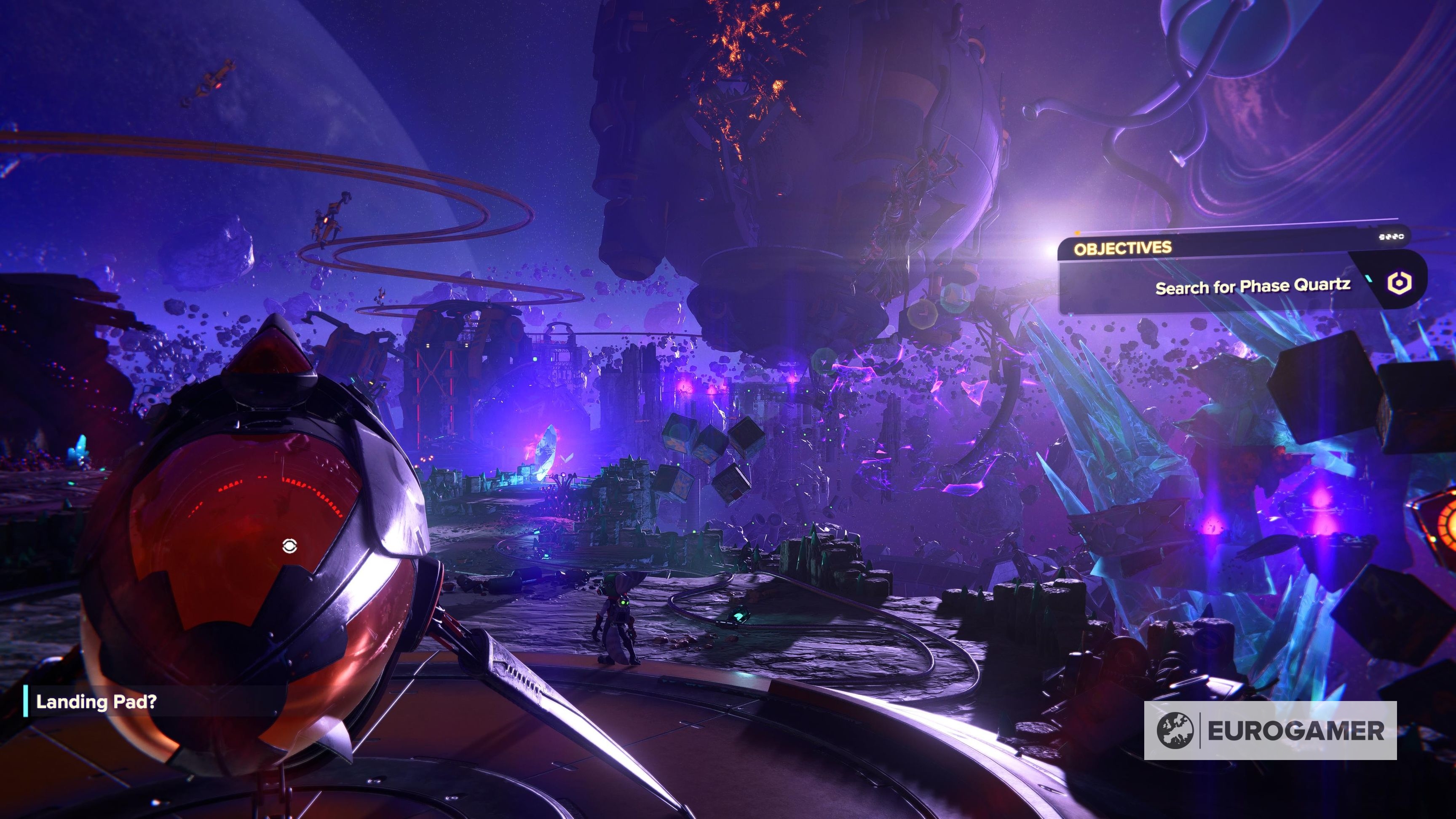Select the Search for Phase Quartz objective
The image size is (1456, 819).
click(x=1252, y=286)
